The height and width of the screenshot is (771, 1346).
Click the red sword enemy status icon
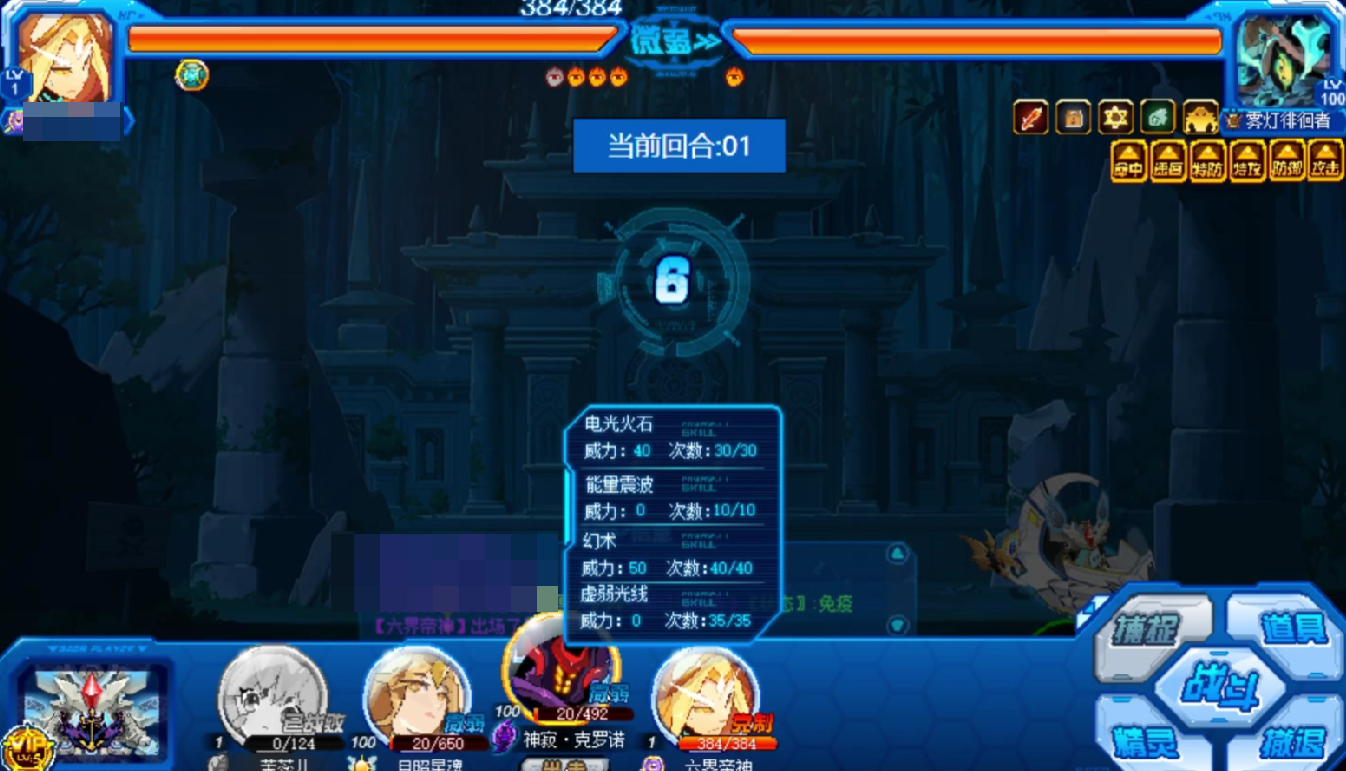(1031, 118)
